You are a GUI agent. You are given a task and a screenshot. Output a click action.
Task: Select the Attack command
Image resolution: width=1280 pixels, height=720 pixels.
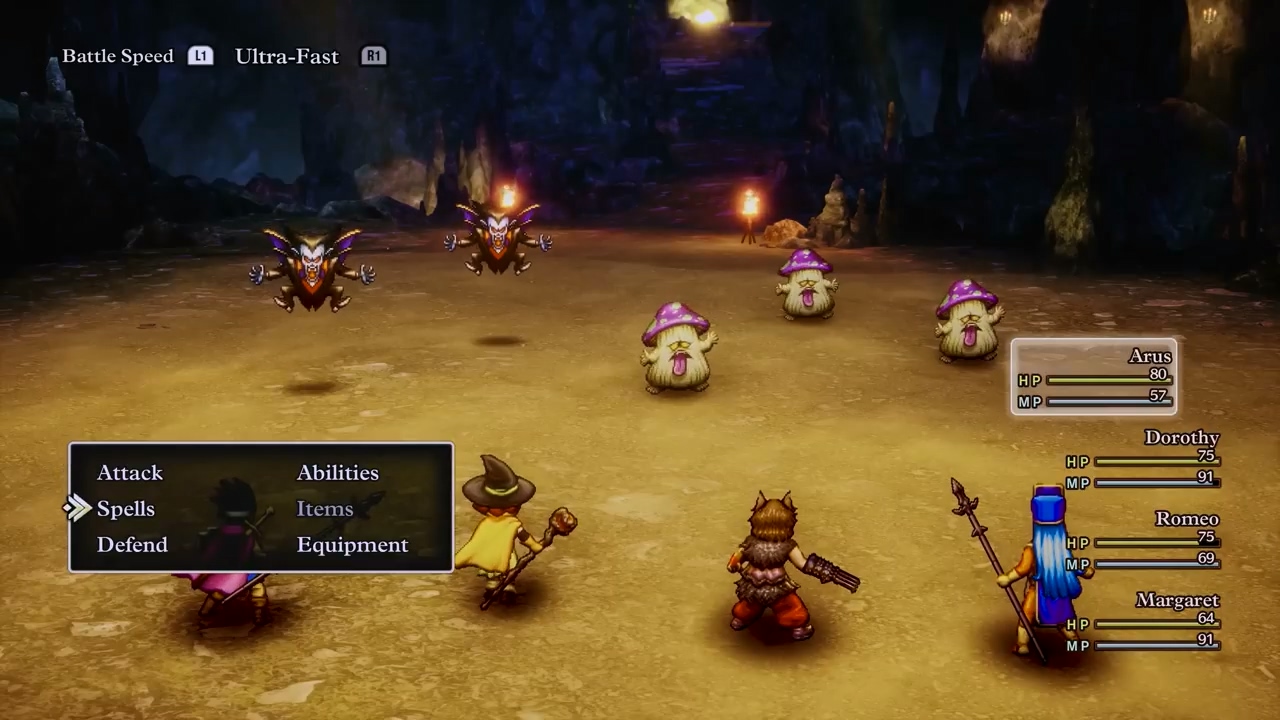click(x=130, y=473)
